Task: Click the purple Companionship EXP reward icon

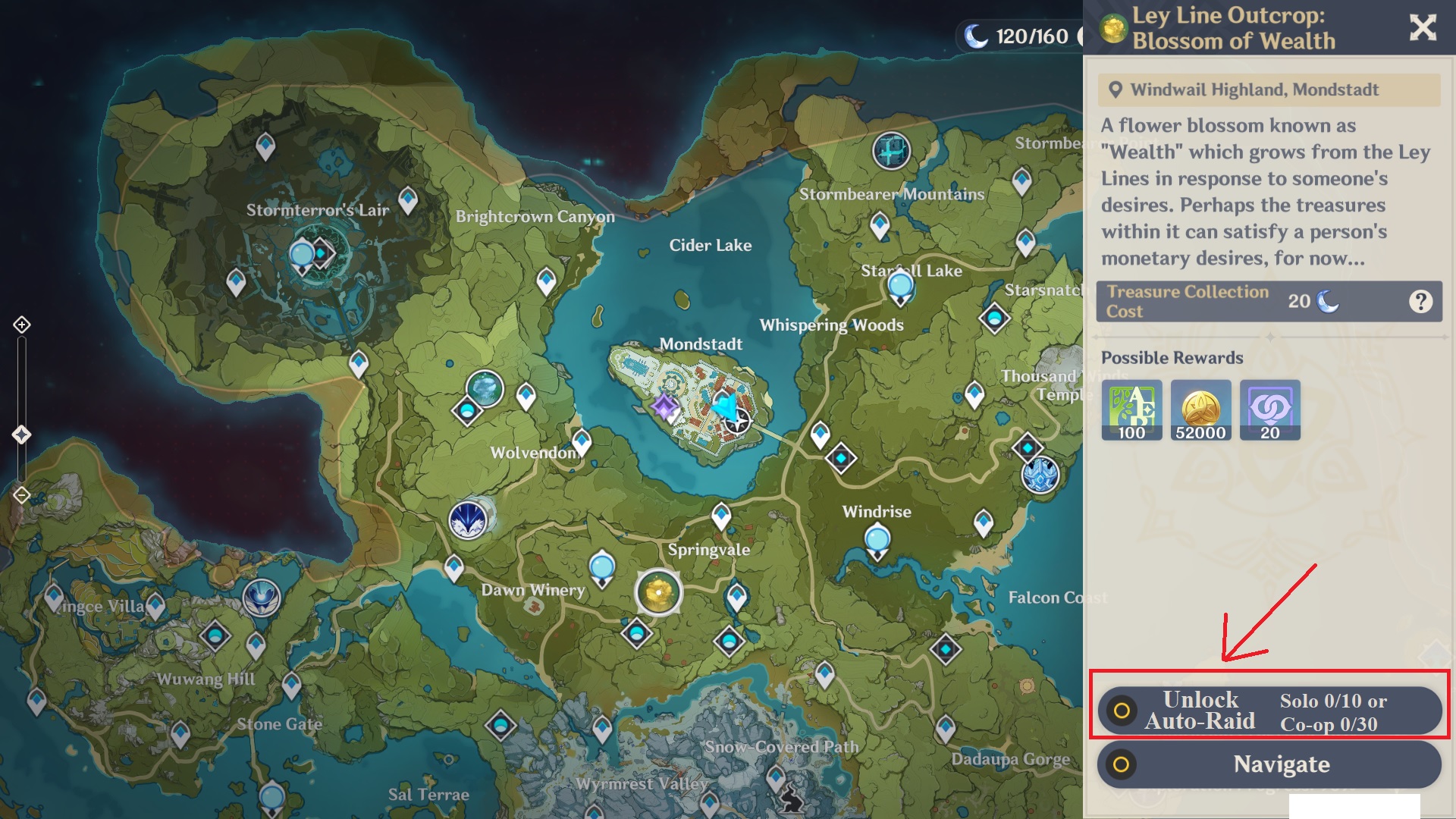Action: [x=1269, y=409]
